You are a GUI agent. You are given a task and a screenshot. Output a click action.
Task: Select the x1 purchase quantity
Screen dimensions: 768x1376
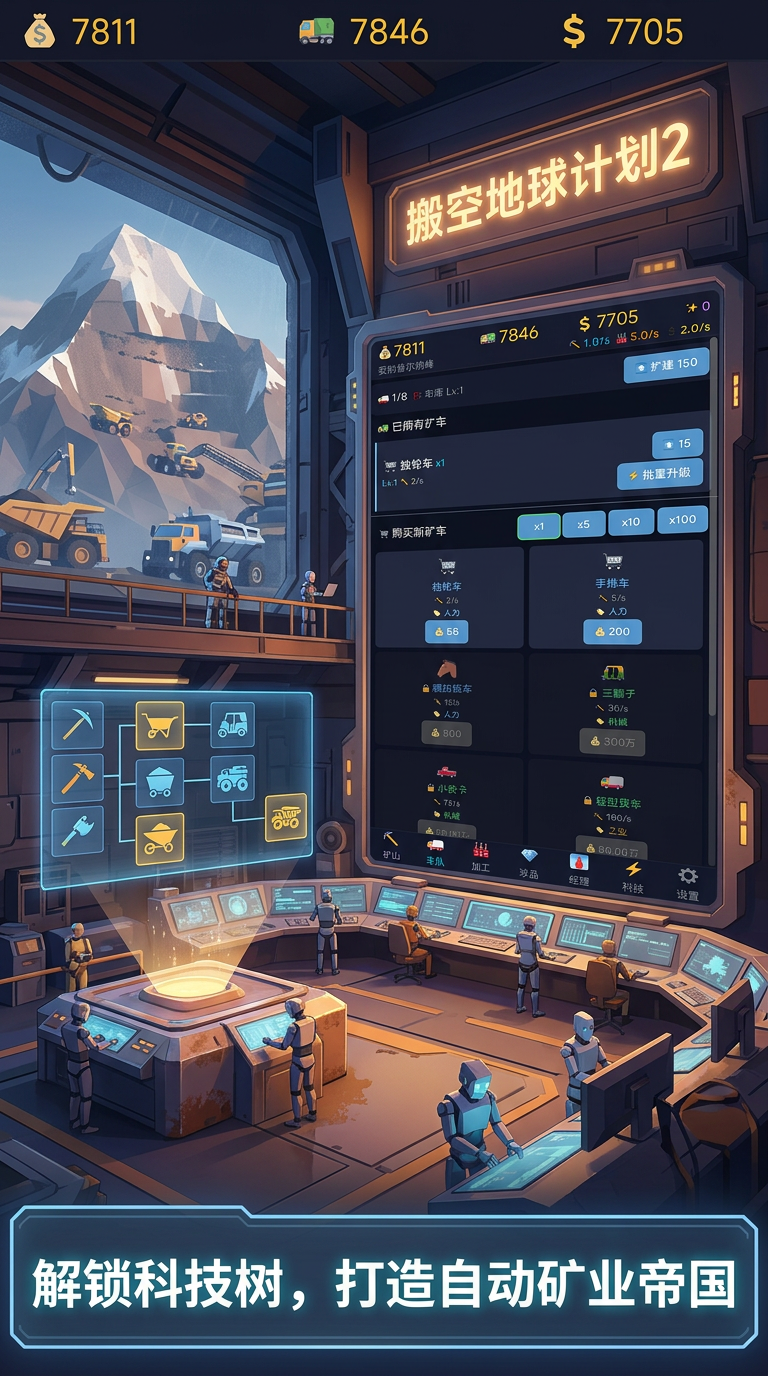539,525
